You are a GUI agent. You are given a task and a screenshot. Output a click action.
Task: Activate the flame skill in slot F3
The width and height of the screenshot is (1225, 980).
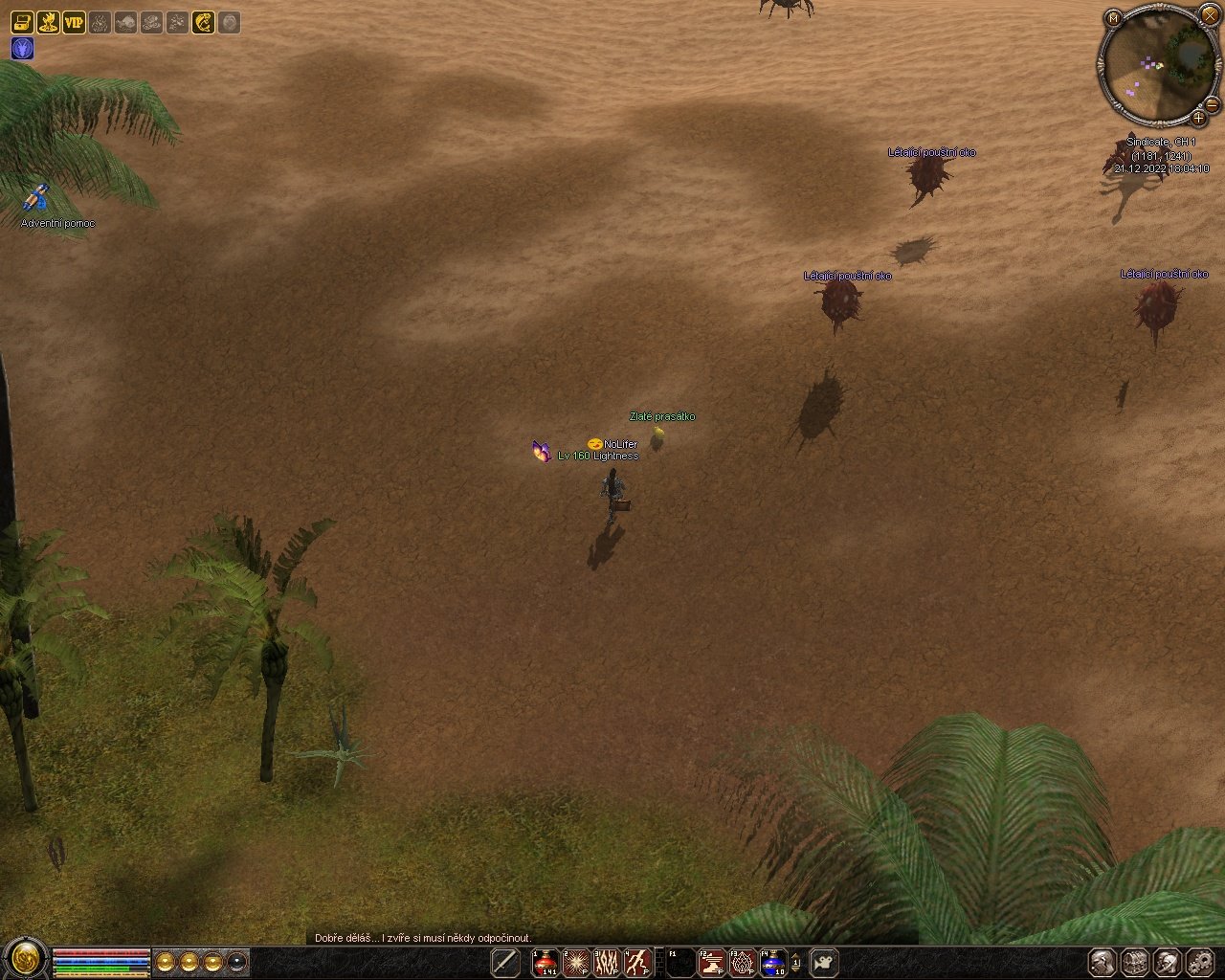click(x=743, y=962)
